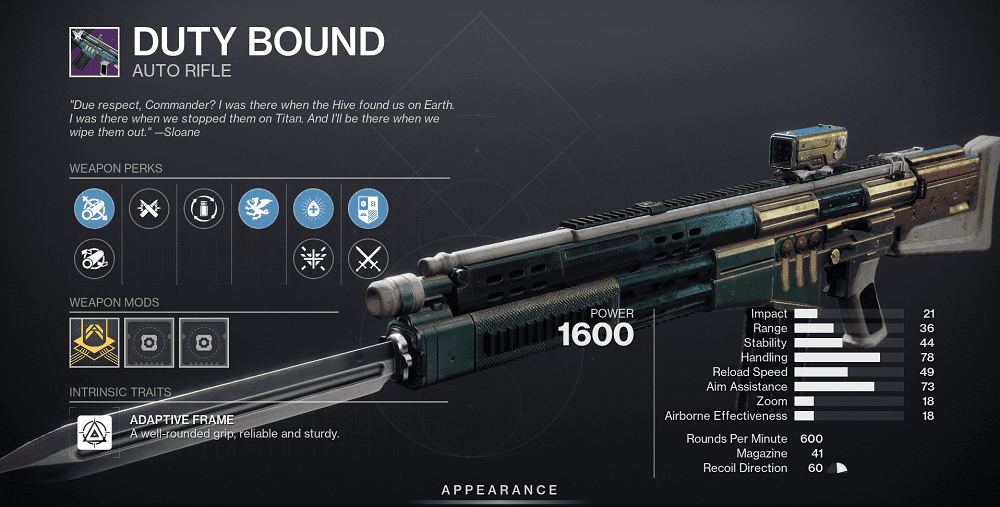Viewport: 1000px width, 507px height.
Task: Select the blue dragon perk icon
Action: click(x=259, y=209)
